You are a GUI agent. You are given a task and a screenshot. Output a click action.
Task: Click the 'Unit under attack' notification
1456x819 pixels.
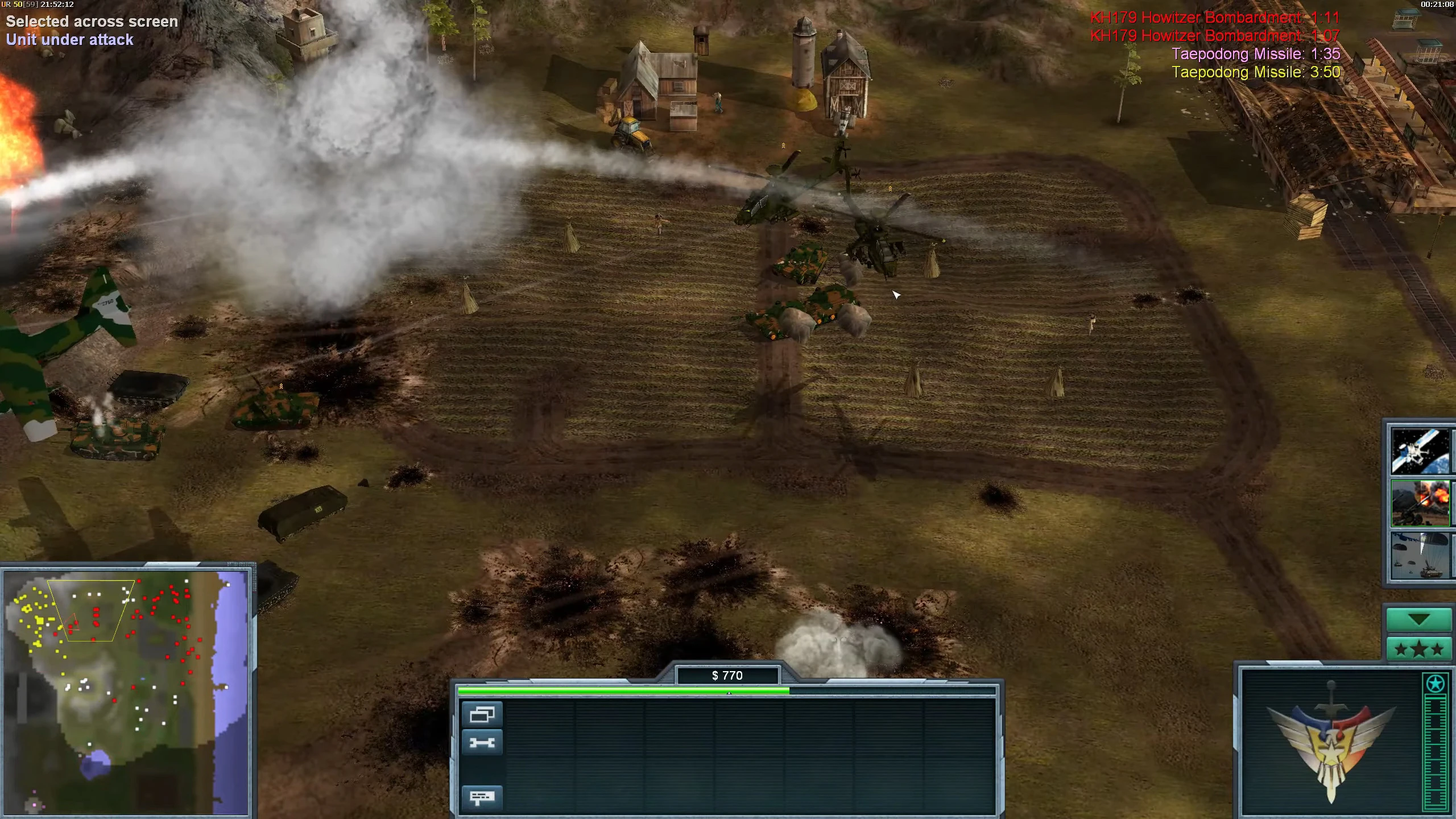(x=70, y=40)
